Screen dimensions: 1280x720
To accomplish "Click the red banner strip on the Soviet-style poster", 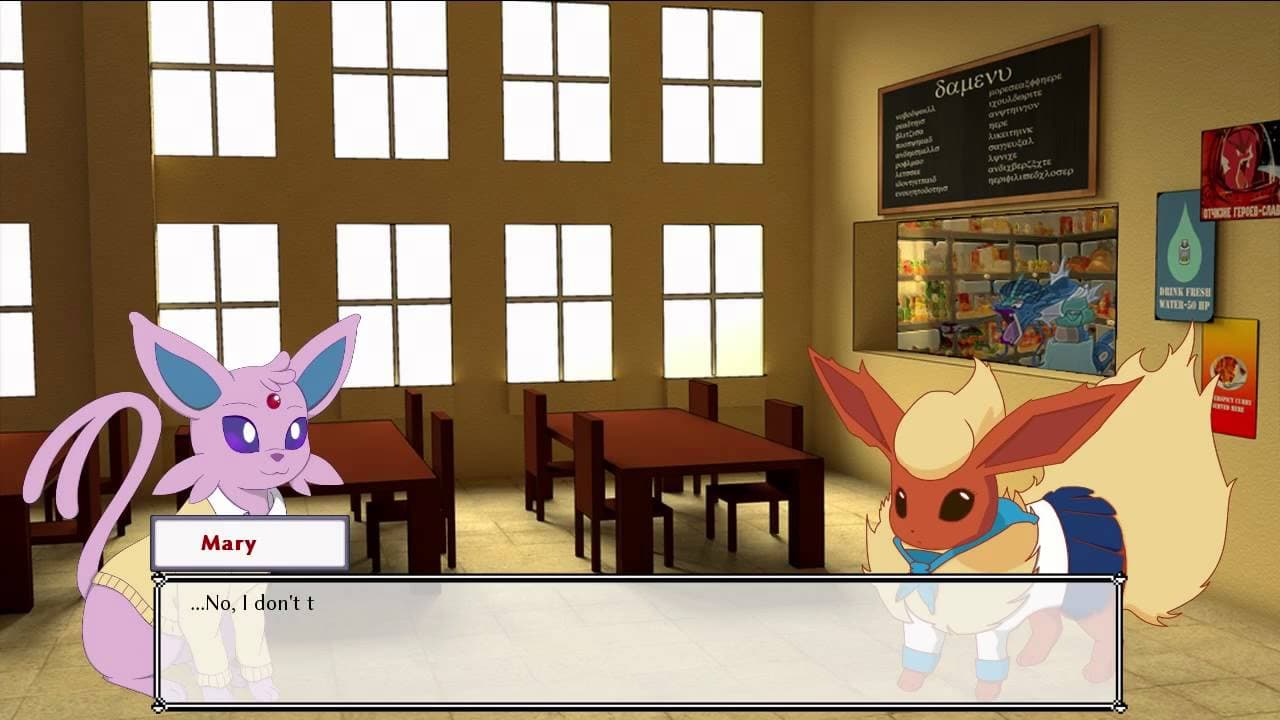I will (x=1240, y=210).
